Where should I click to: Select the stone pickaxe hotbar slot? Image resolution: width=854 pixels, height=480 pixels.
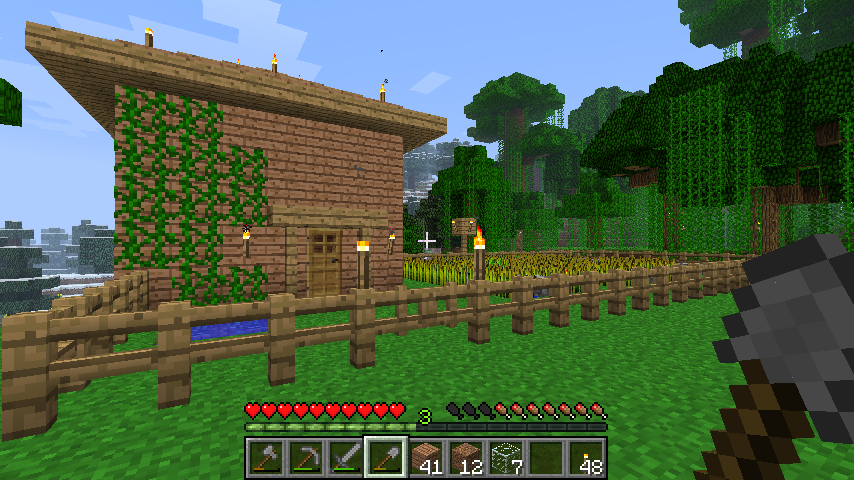point(305,458)
